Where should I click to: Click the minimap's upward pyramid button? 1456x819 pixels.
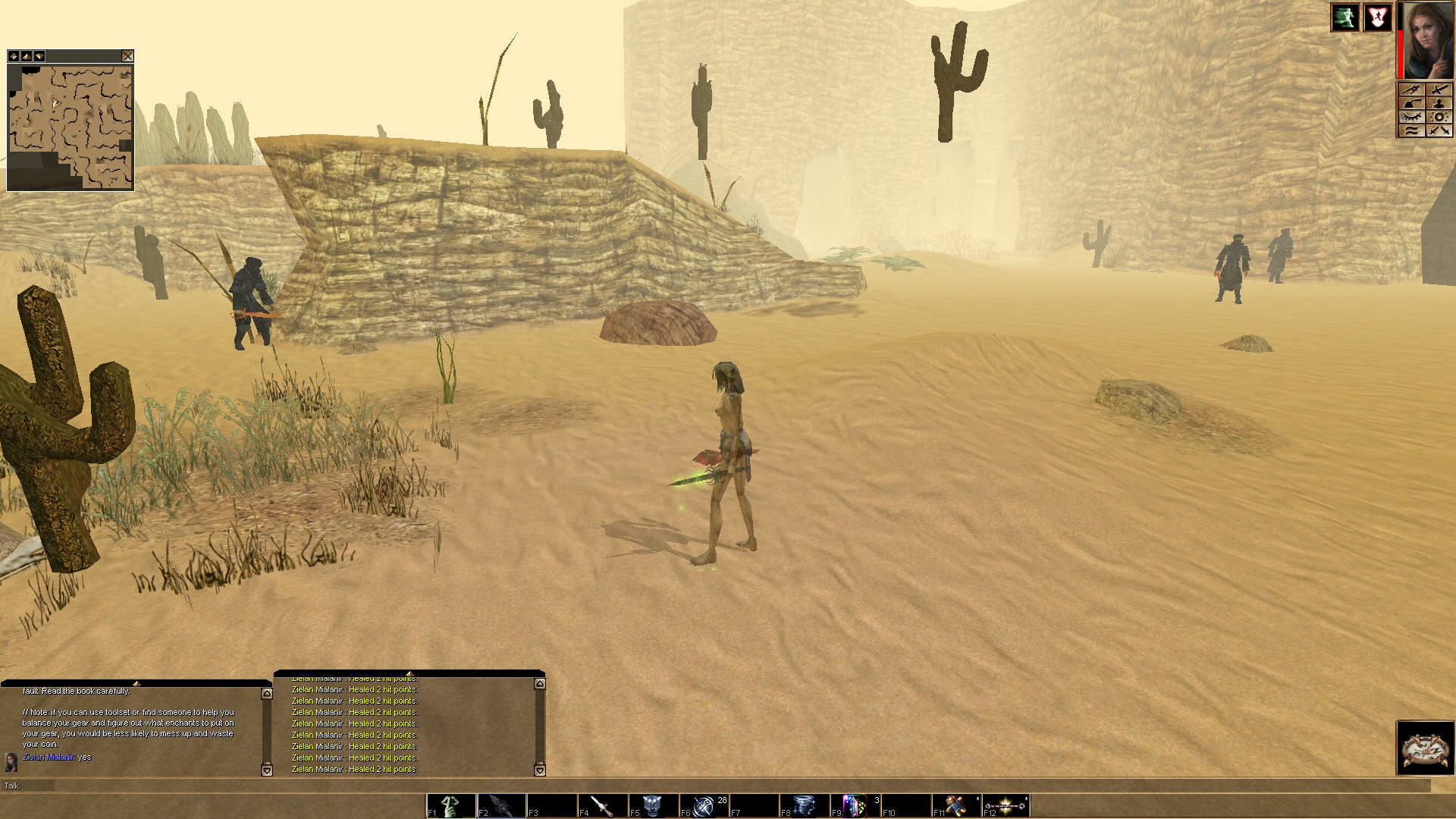(26, 56)
